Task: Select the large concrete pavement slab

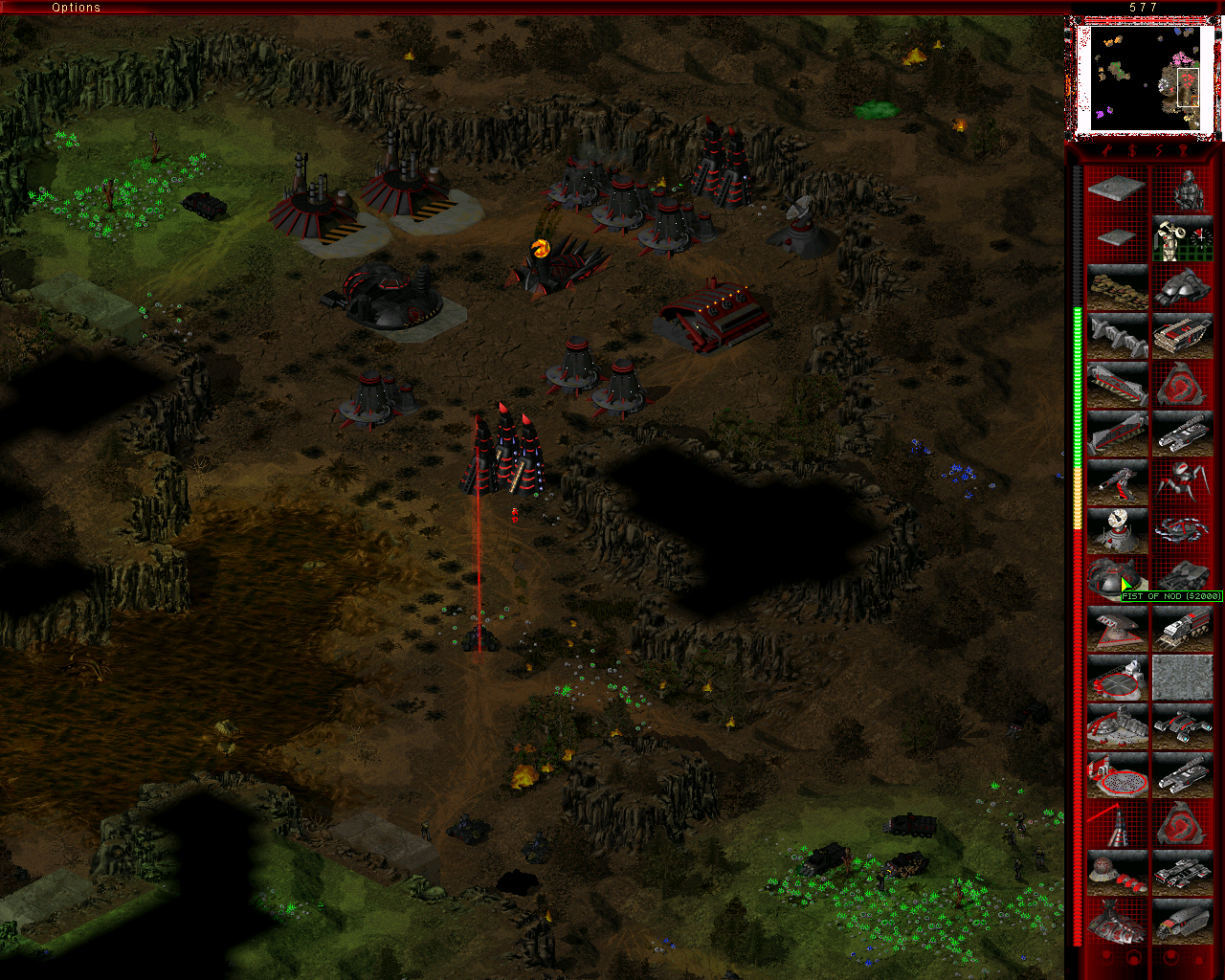Action: (1117, 189)
